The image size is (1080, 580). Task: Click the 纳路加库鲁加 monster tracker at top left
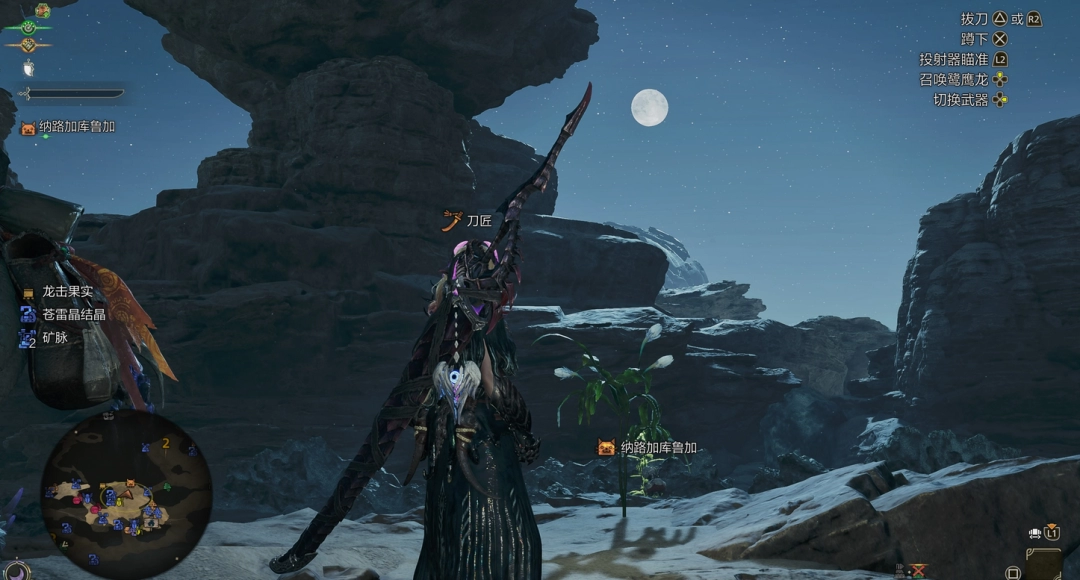[x=77, y=127]
